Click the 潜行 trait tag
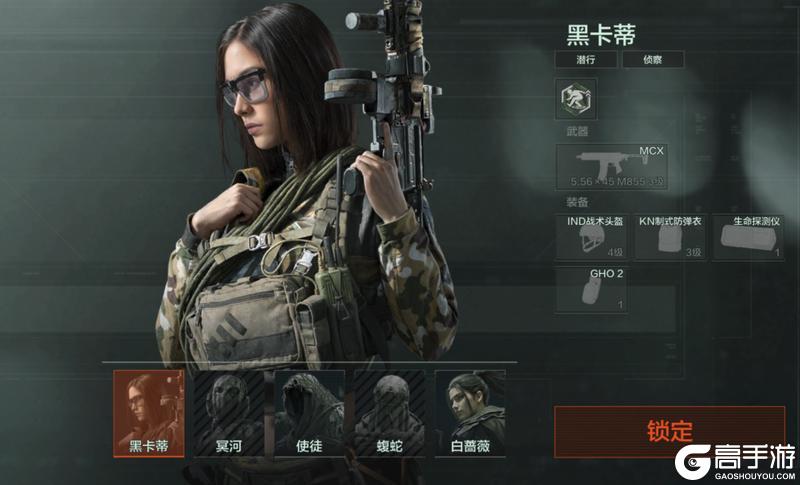Image resolution: width=800 pixels, height=485 pixels. pos(585,60)
